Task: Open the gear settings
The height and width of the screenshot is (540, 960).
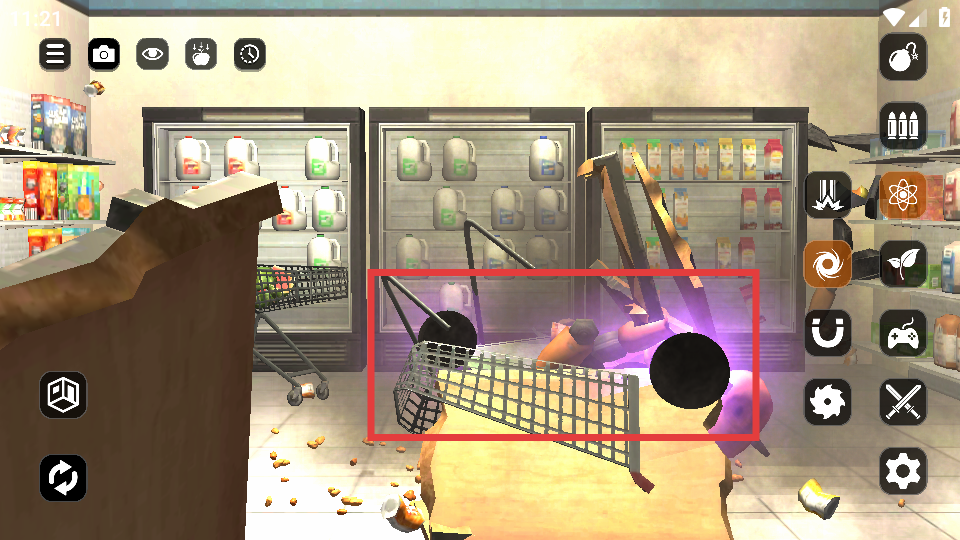Action: [x=903, y=470]
